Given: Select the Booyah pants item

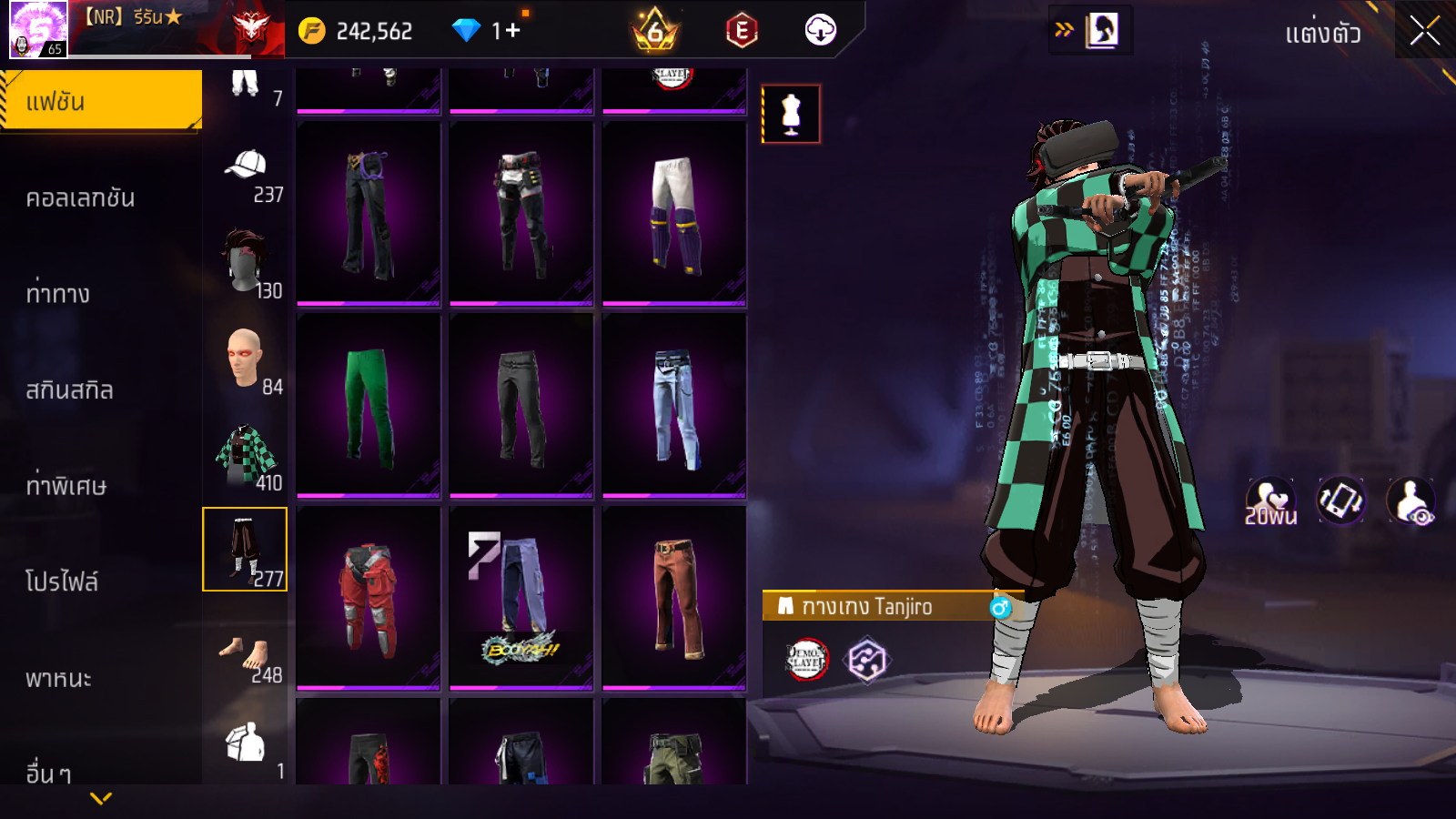Looking at the screenshot, I should [x=521, y=598].
